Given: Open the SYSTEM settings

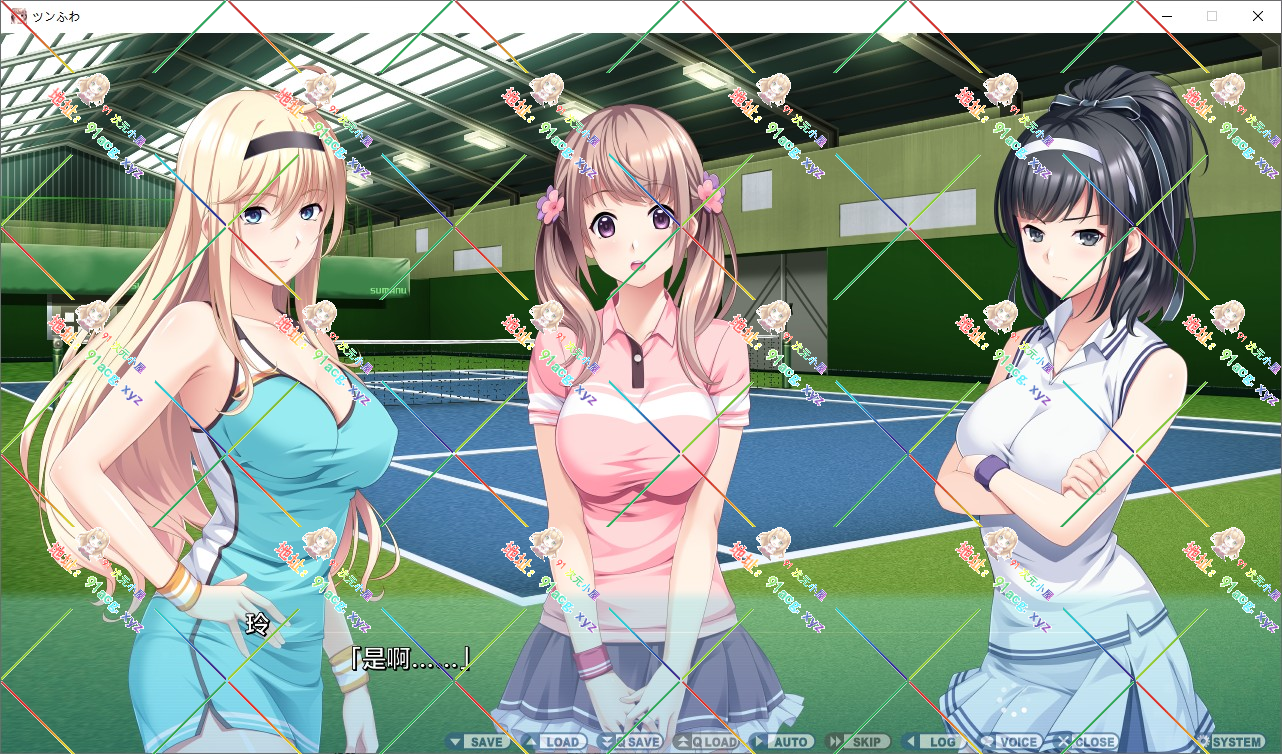Looking at the screenshot, I should pos(1229,742).
